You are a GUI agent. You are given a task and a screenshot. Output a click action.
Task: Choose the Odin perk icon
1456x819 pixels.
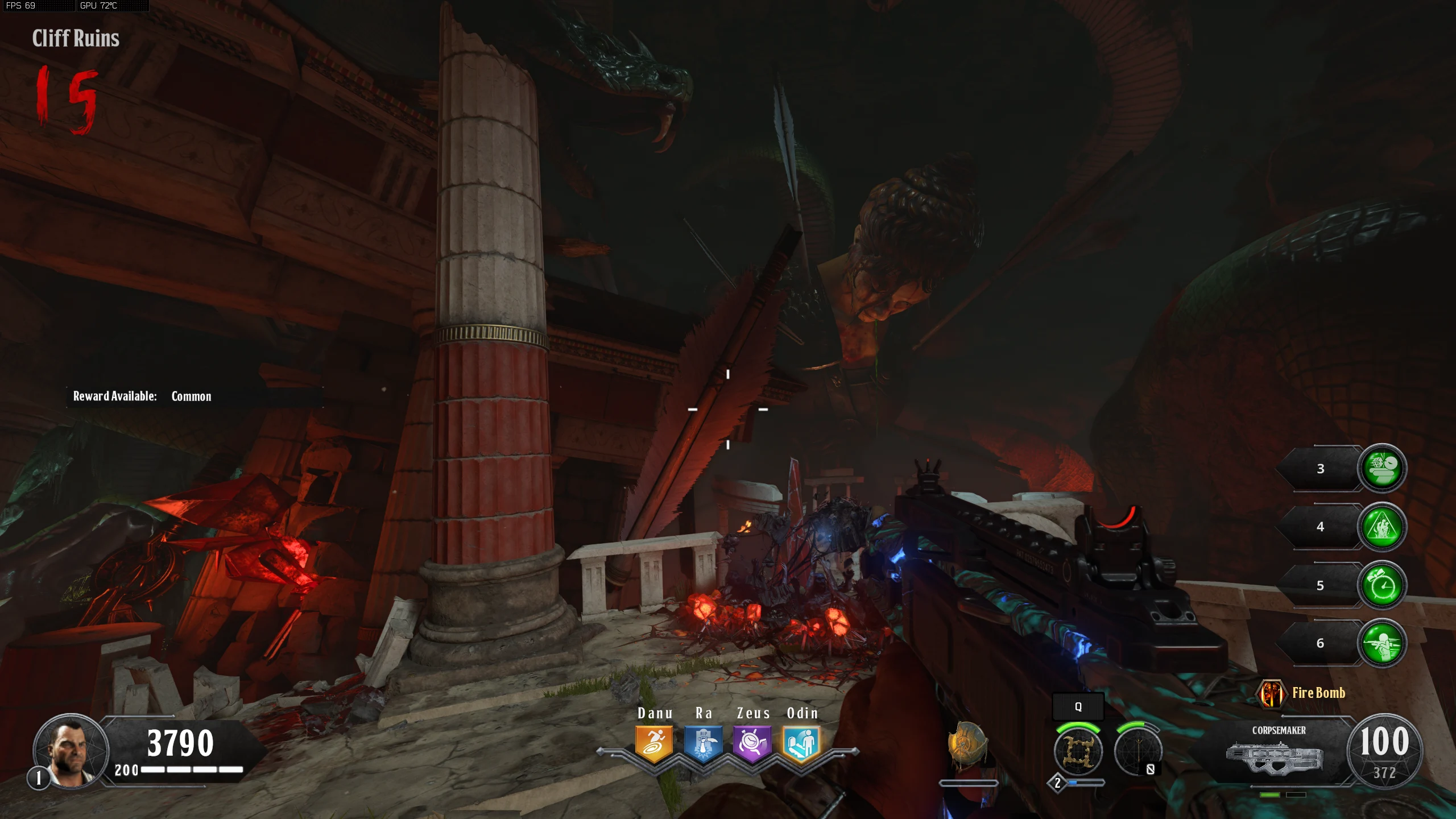tap(801, 743)
